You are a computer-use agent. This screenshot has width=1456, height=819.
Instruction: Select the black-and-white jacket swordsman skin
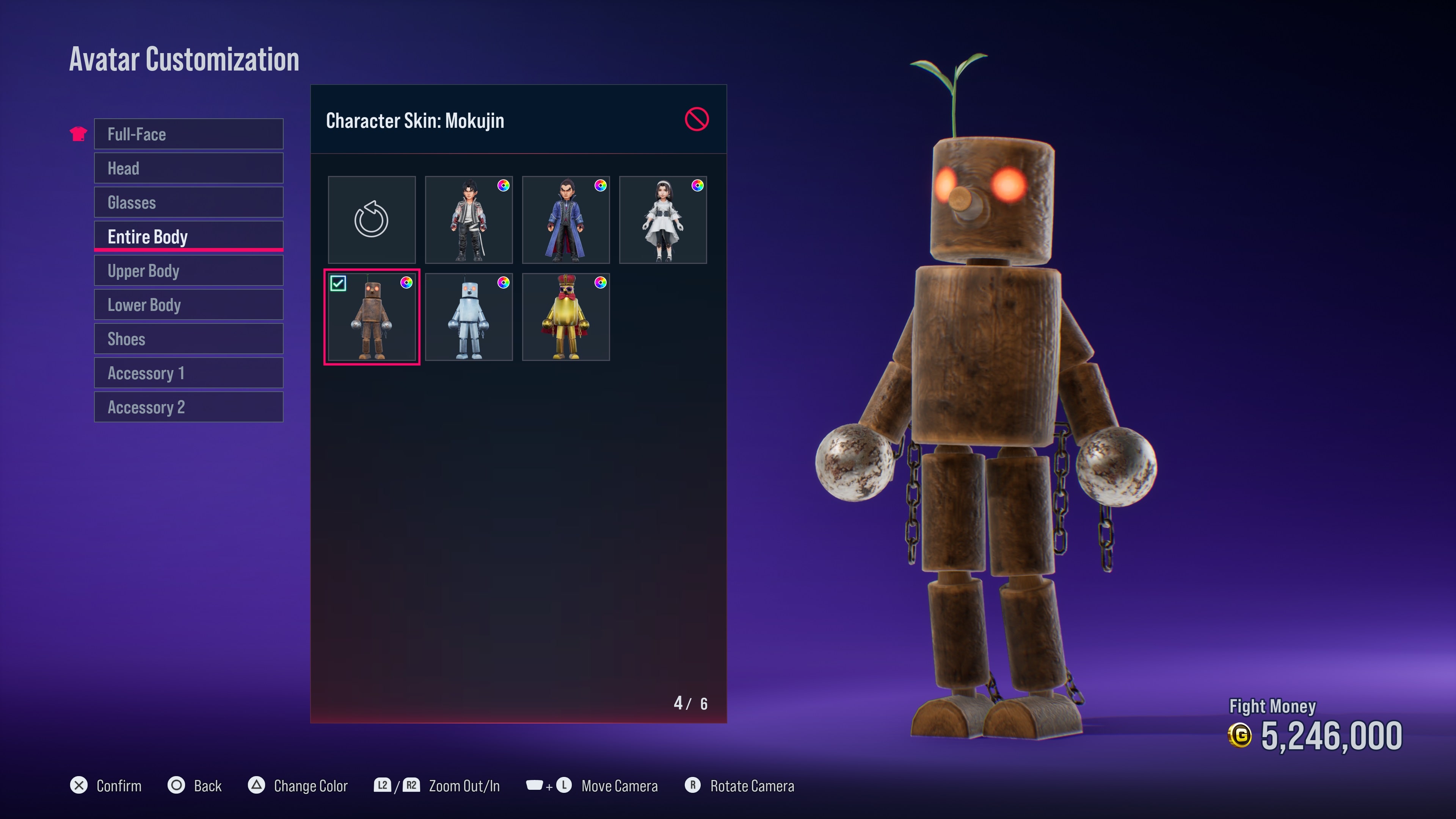click(x=469, y=220)
